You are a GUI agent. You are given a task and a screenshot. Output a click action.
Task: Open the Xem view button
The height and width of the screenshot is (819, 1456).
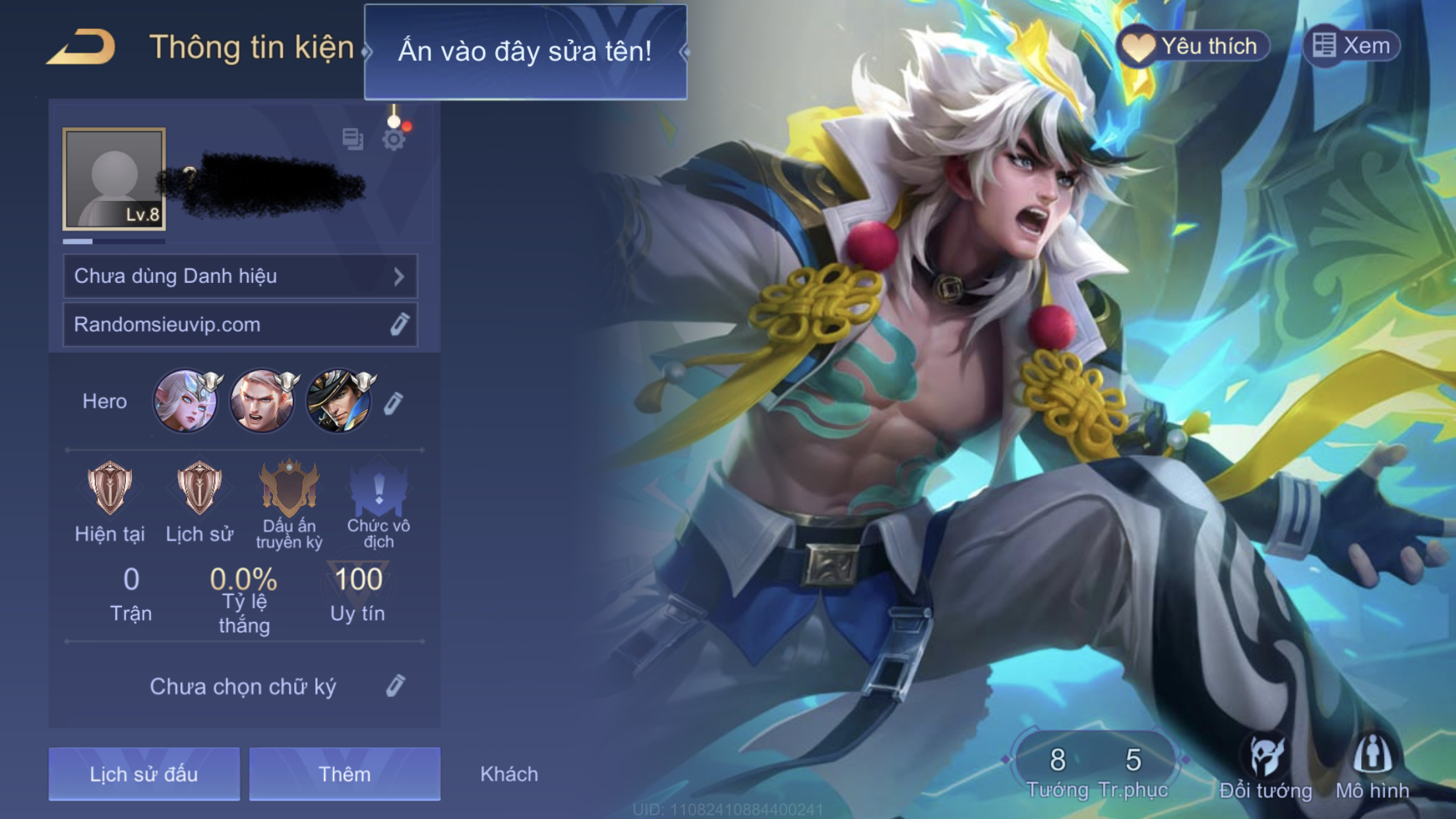point(1352,46)
